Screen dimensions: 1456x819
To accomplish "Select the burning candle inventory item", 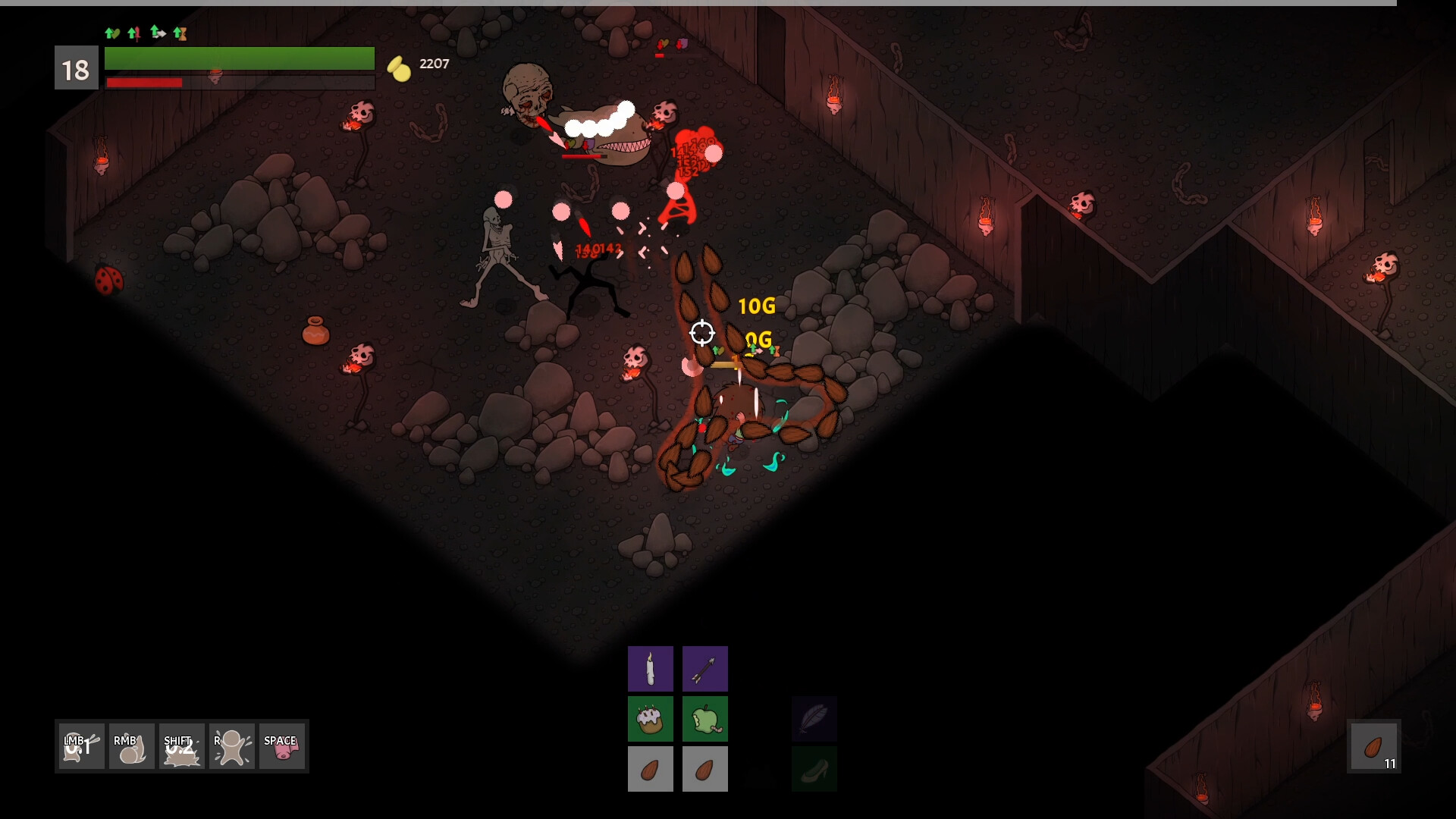I will tap(651, 668).
